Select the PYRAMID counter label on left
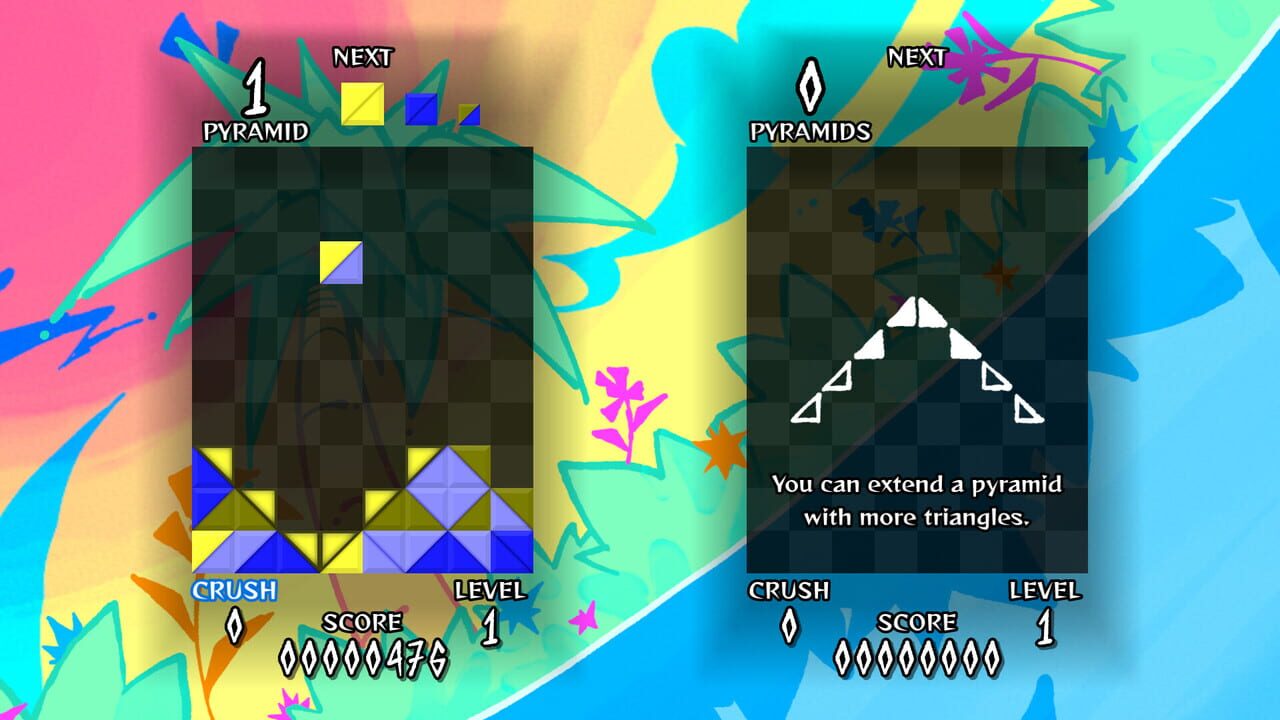Viewport: 1280px width, 720px height. pyautogui.click(x=256, y=128)
